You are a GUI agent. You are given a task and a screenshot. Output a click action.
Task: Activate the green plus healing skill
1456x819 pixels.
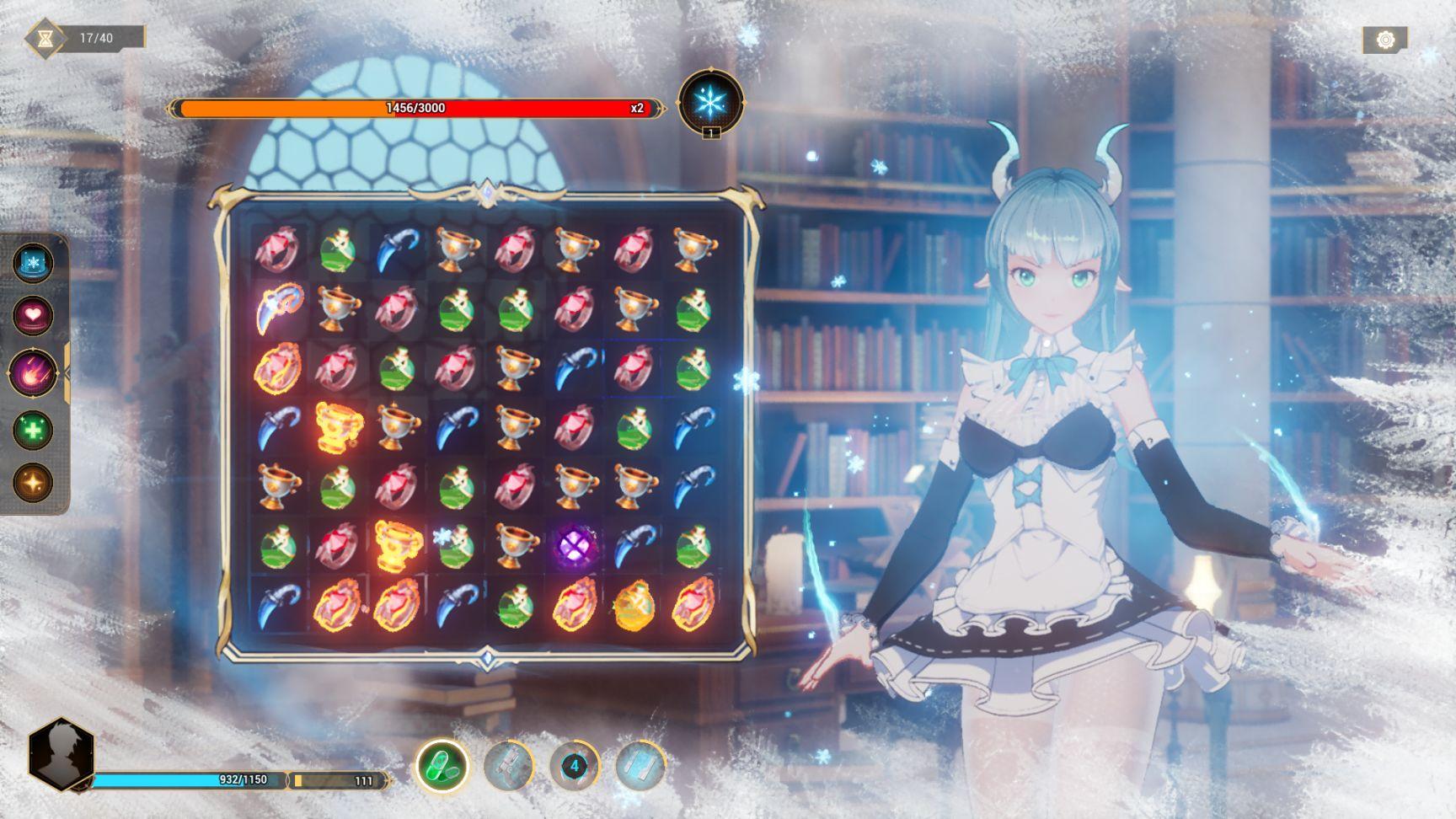[34, 430]
